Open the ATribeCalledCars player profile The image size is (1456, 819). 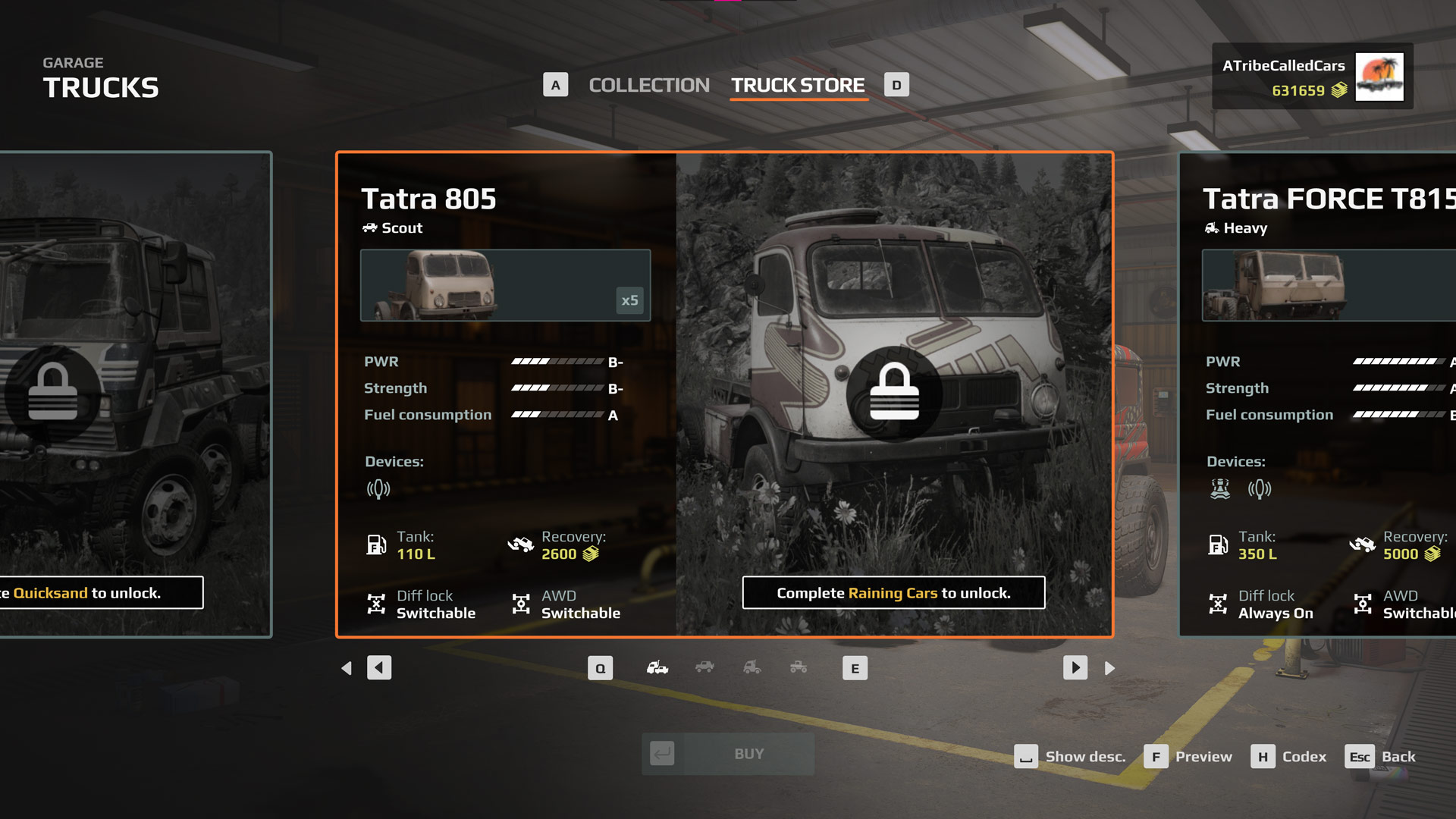coord(1312,77)
